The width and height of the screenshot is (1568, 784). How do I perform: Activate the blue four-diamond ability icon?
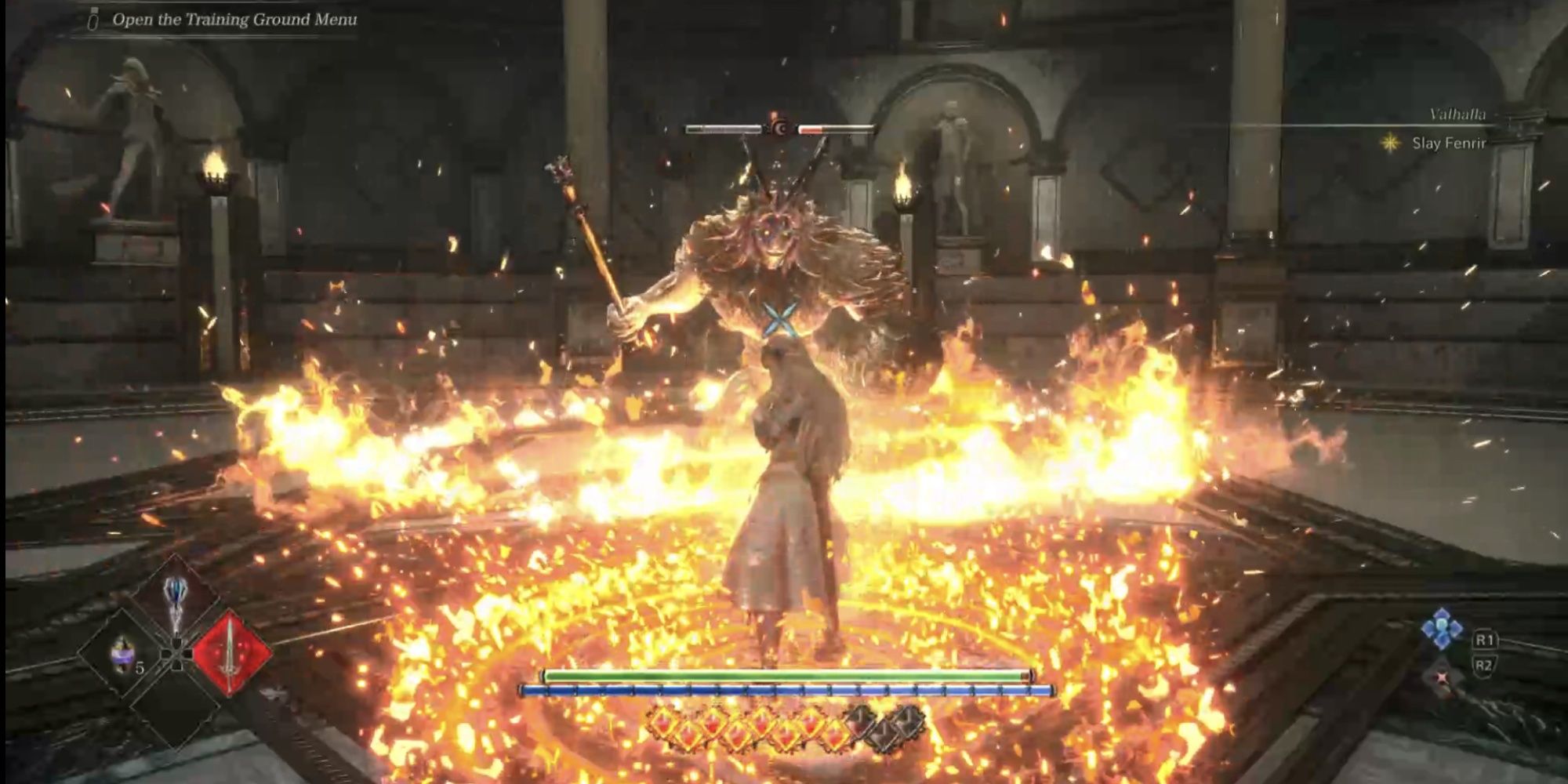[1442, 629]
